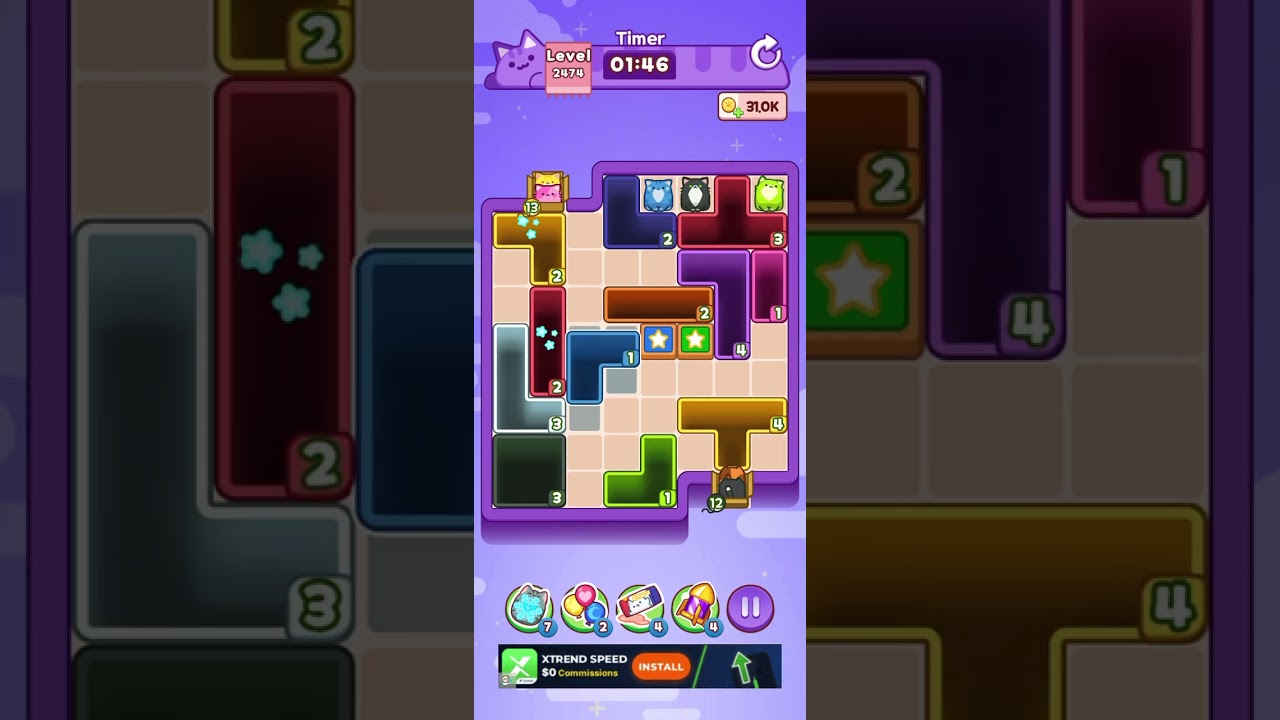The height and width of the screenshot is (720, 1280).
Task: Tap the restart level icon
Action: (765, 54)
